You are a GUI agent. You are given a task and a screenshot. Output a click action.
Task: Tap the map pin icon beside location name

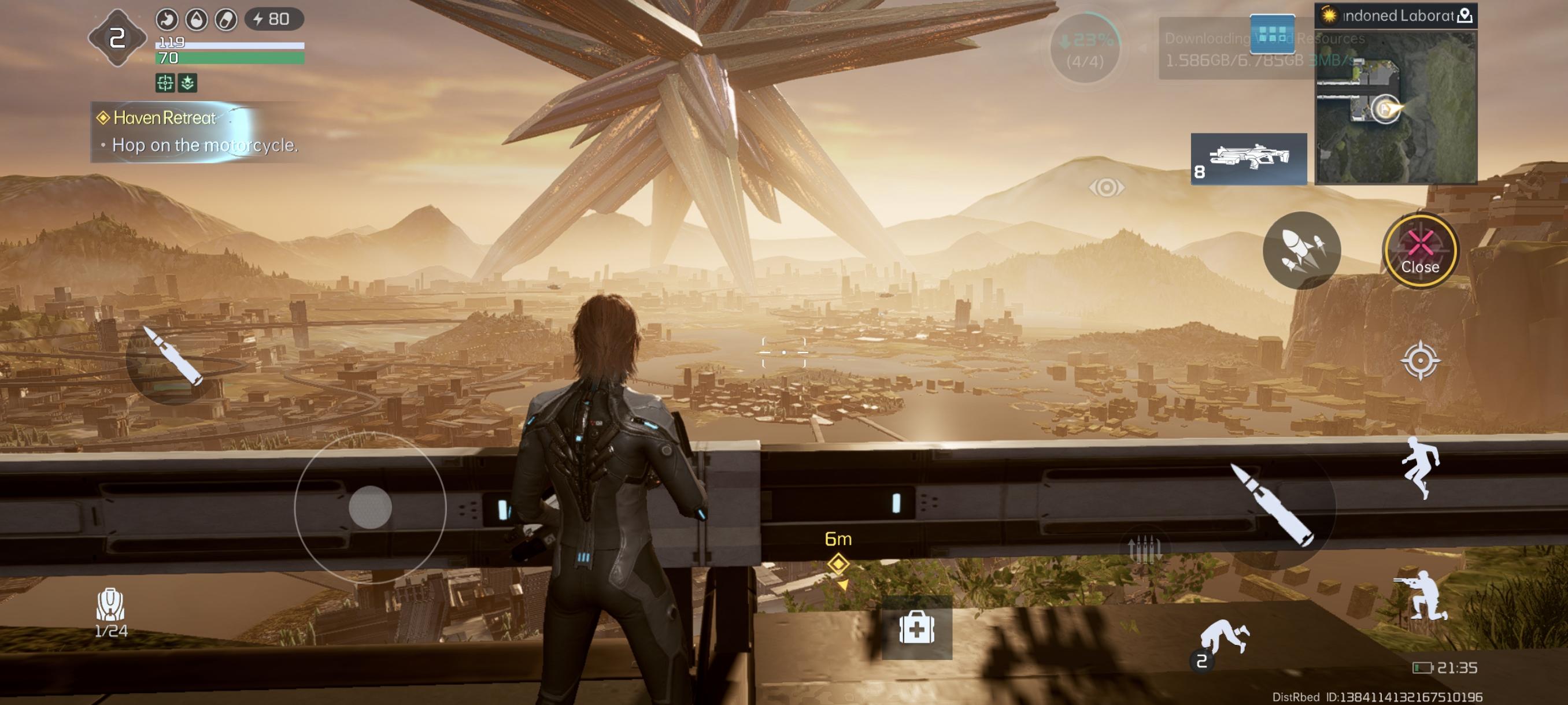(1465, 16)
